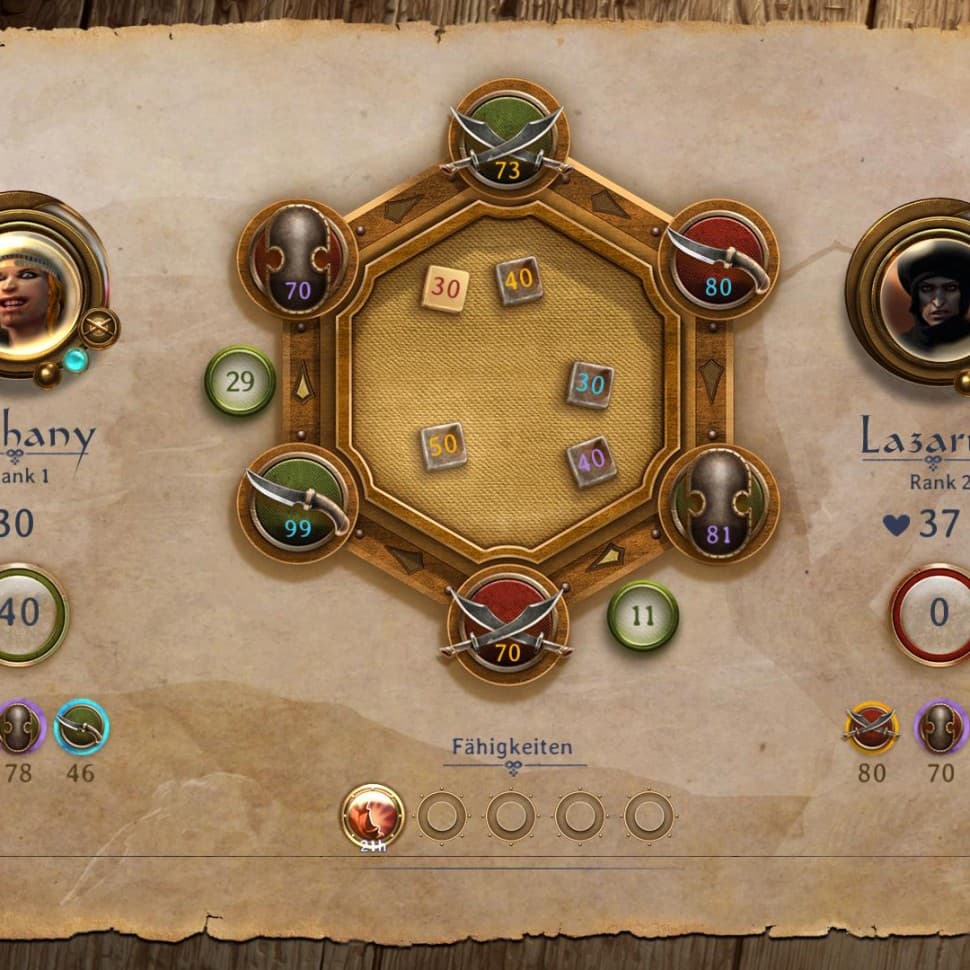Activate the ability in the first Fähigkeiten slot
970x970 pixels.
click(372, 815)
